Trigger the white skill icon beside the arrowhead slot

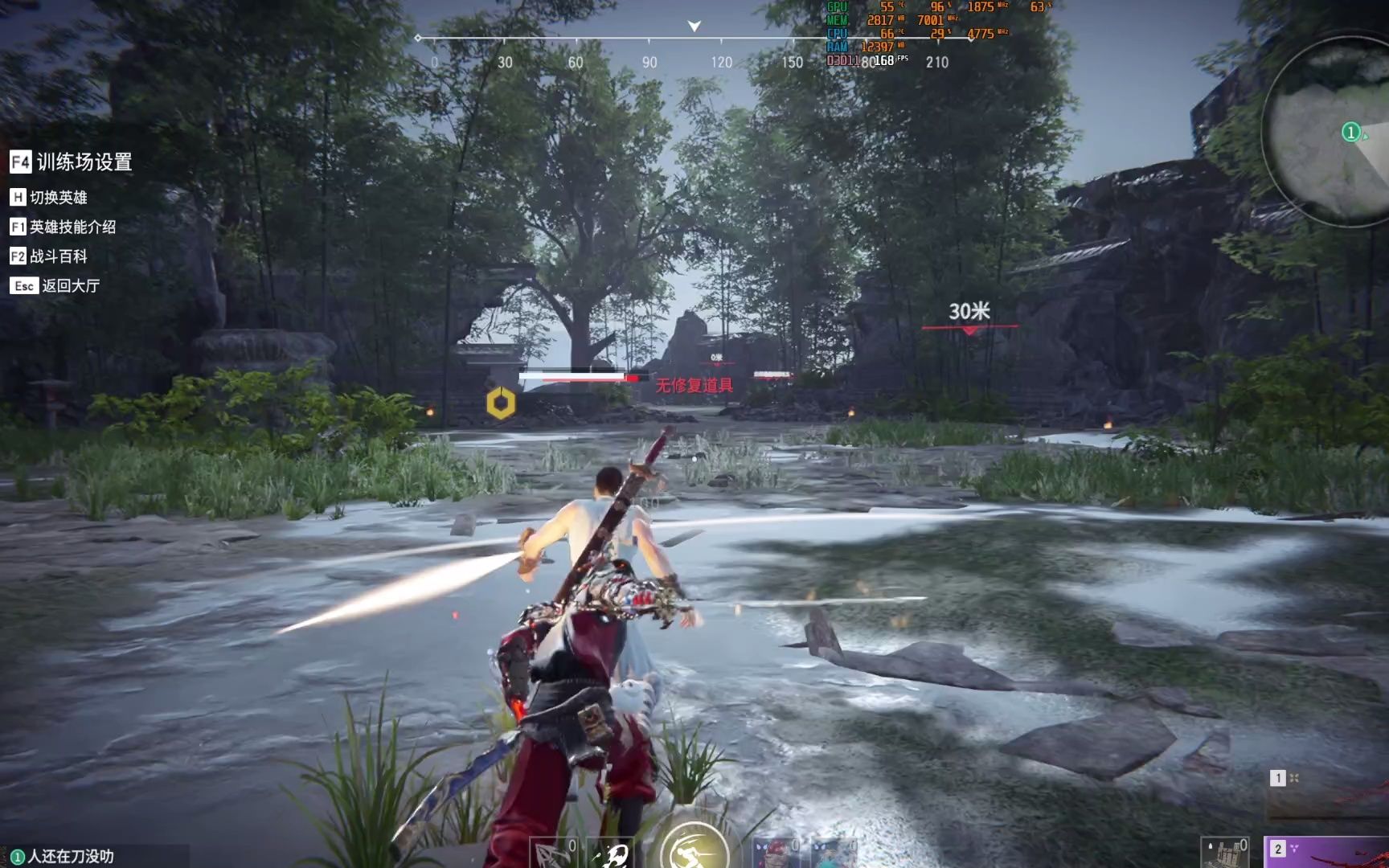point(613,854)
